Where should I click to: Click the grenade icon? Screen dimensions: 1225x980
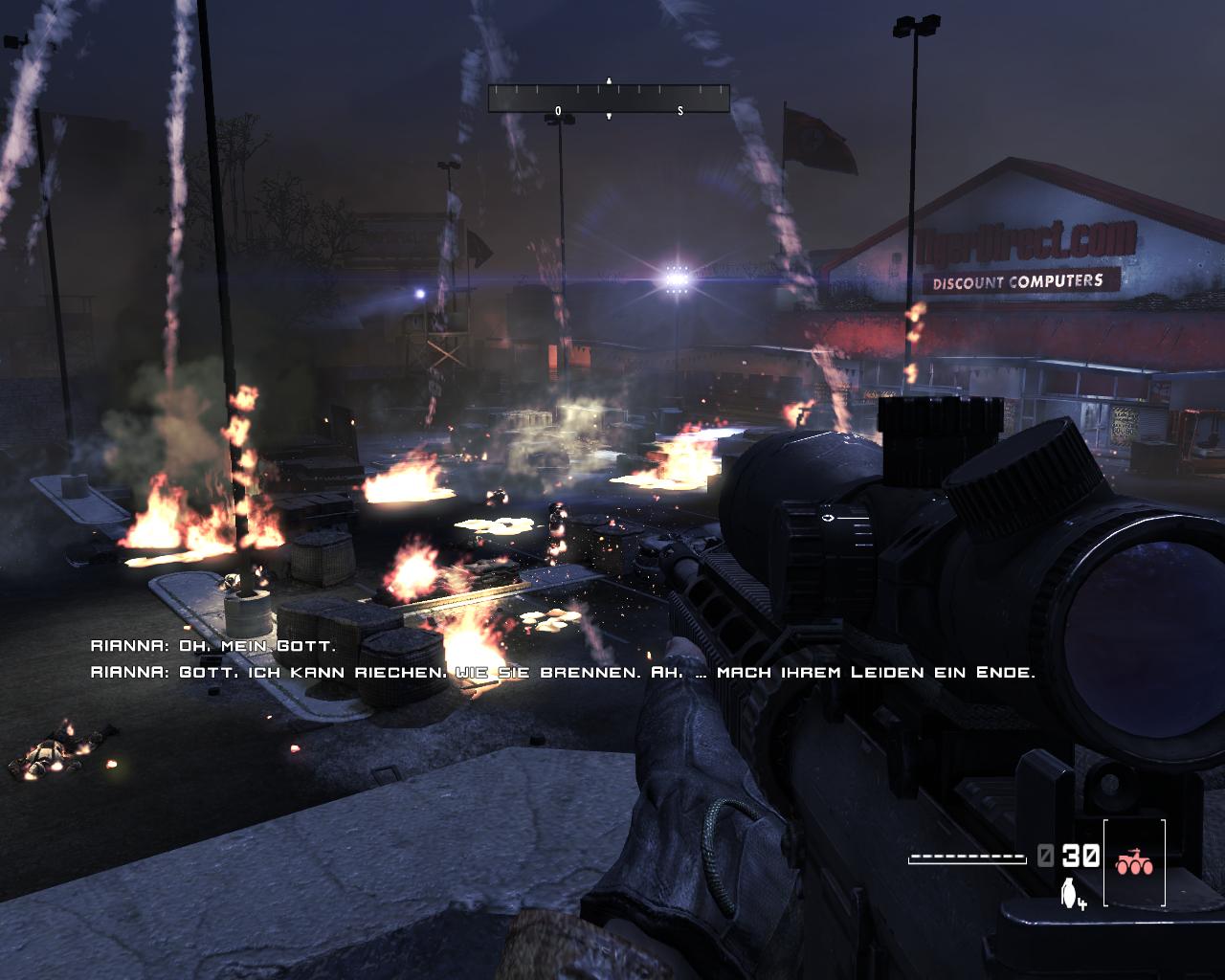point(1069,892)
